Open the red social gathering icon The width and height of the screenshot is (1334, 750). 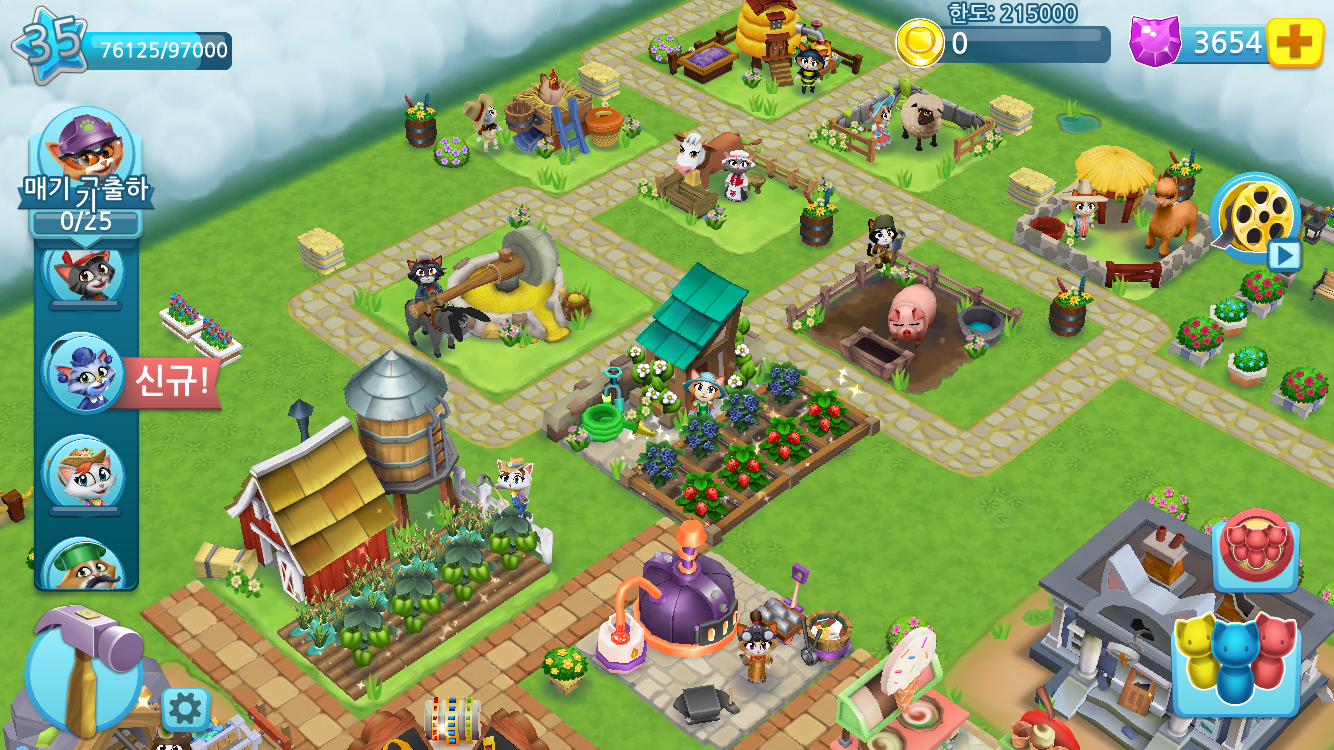1258,545
